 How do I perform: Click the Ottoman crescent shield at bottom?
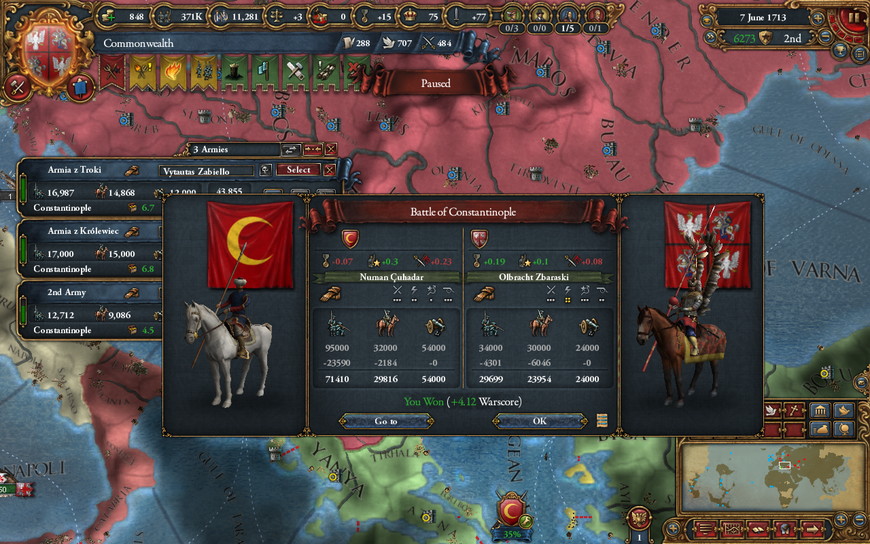pos(511,511)
